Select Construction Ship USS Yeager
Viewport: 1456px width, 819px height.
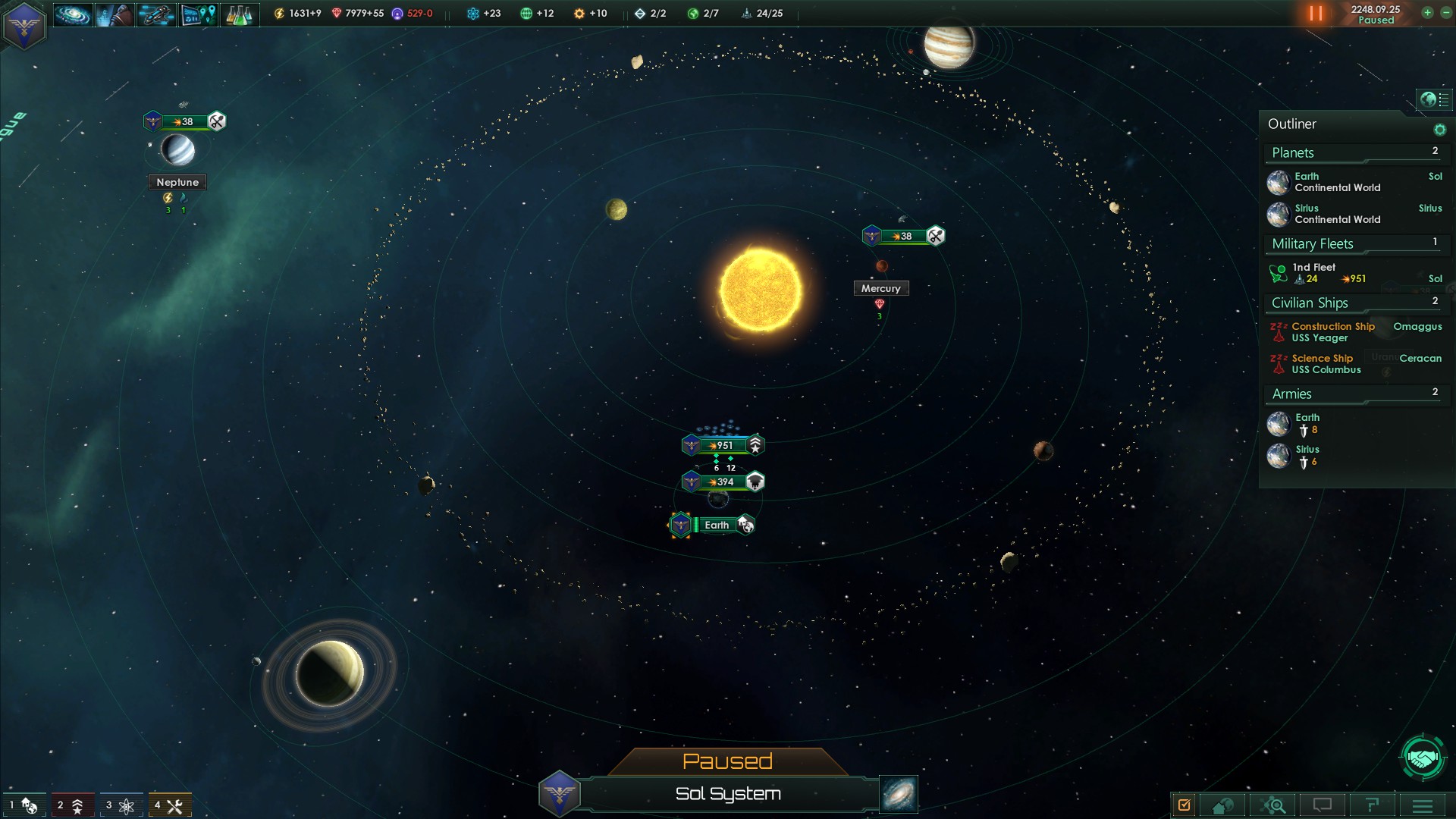coord(1332,332)
